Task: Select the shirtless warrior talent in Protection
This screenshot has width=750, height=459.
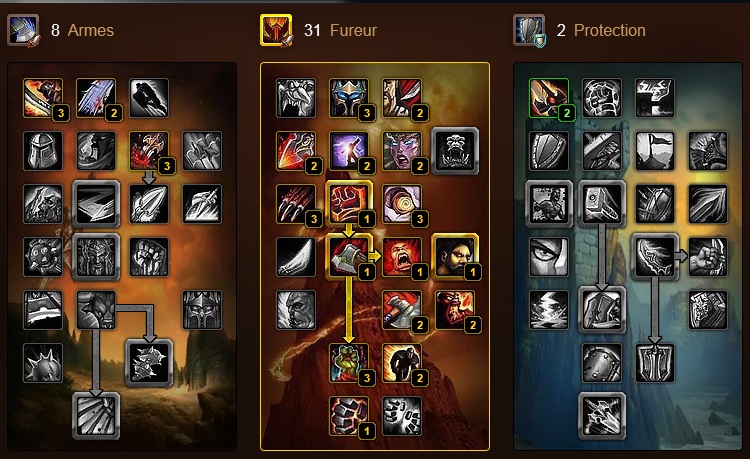Action: tap(549, 204)
